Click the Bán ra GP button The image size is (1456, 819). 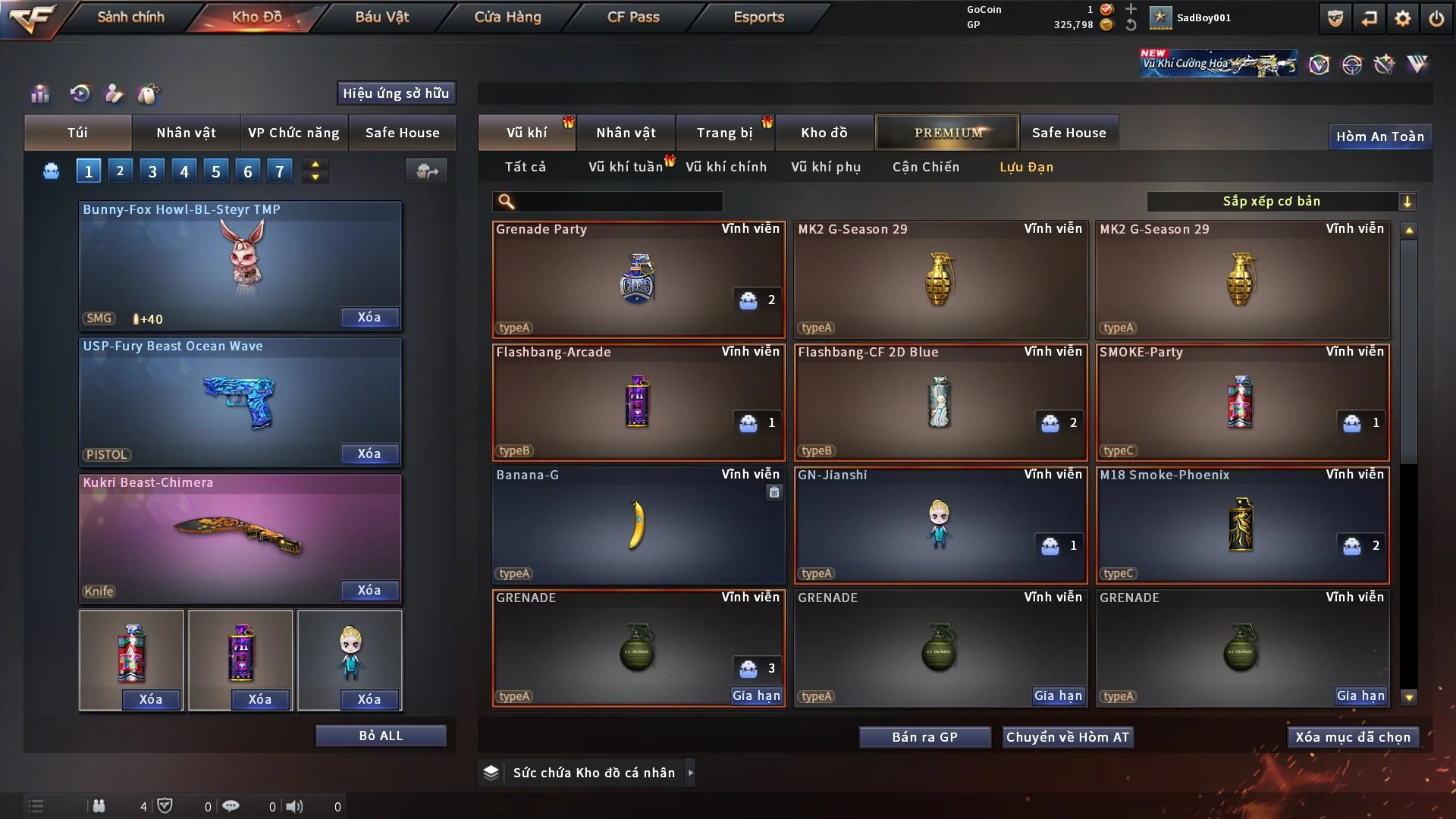tap(924, 737)
